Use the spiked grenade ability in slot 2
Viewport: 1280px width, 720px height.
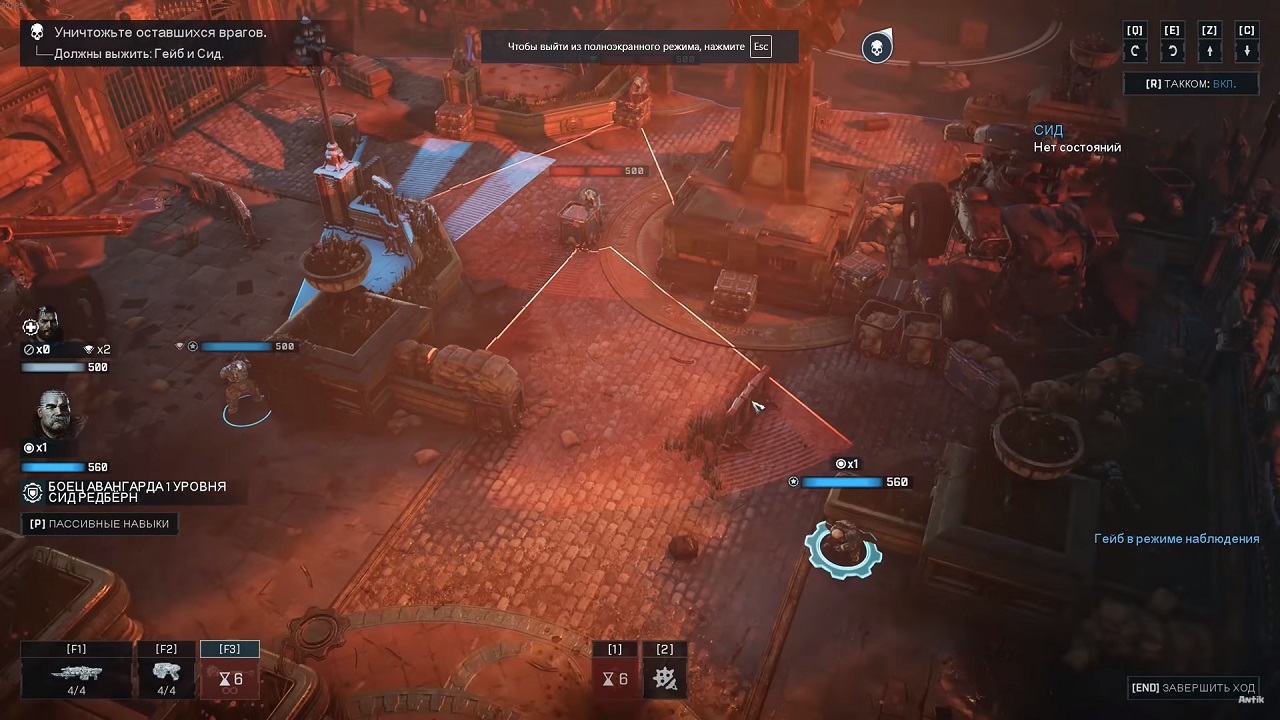(x=664, y=678)
